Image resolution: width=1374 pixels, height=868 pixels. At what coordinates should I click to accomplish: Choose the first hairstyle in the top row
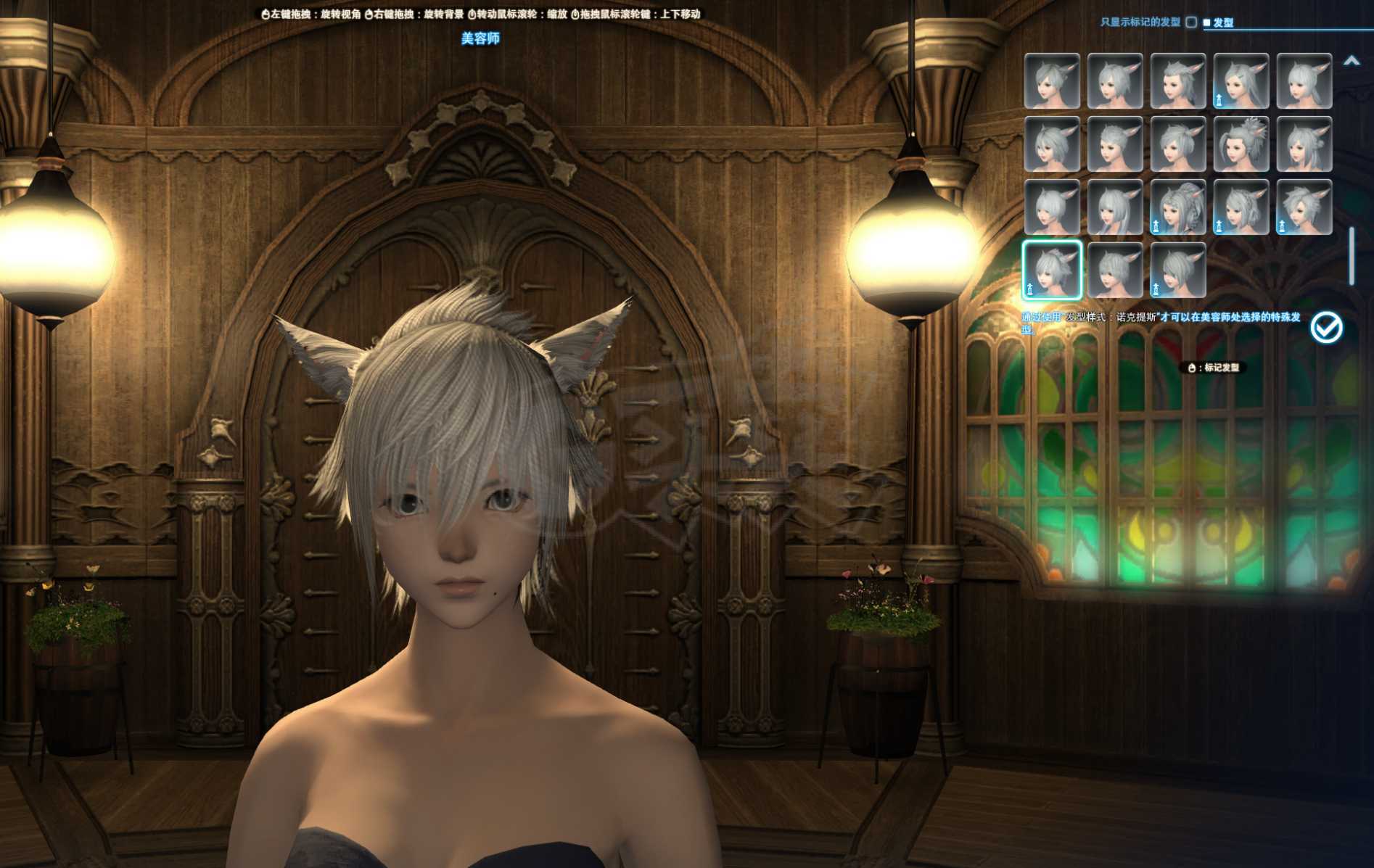click(x=1052, y=81)
